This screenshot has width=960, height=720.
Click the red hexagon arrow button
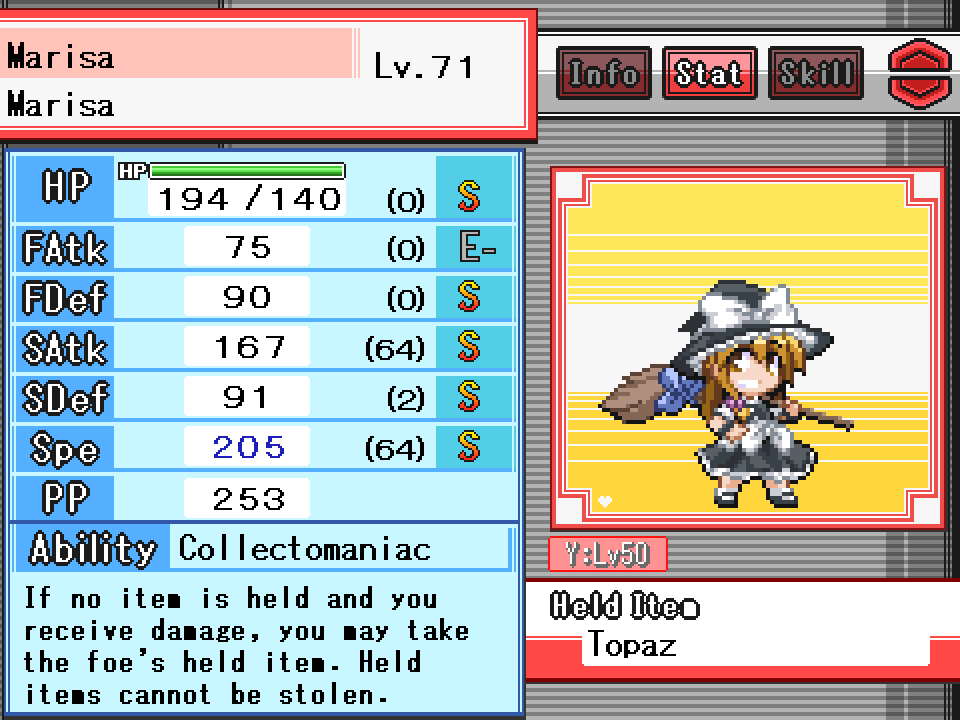[921, 74]
